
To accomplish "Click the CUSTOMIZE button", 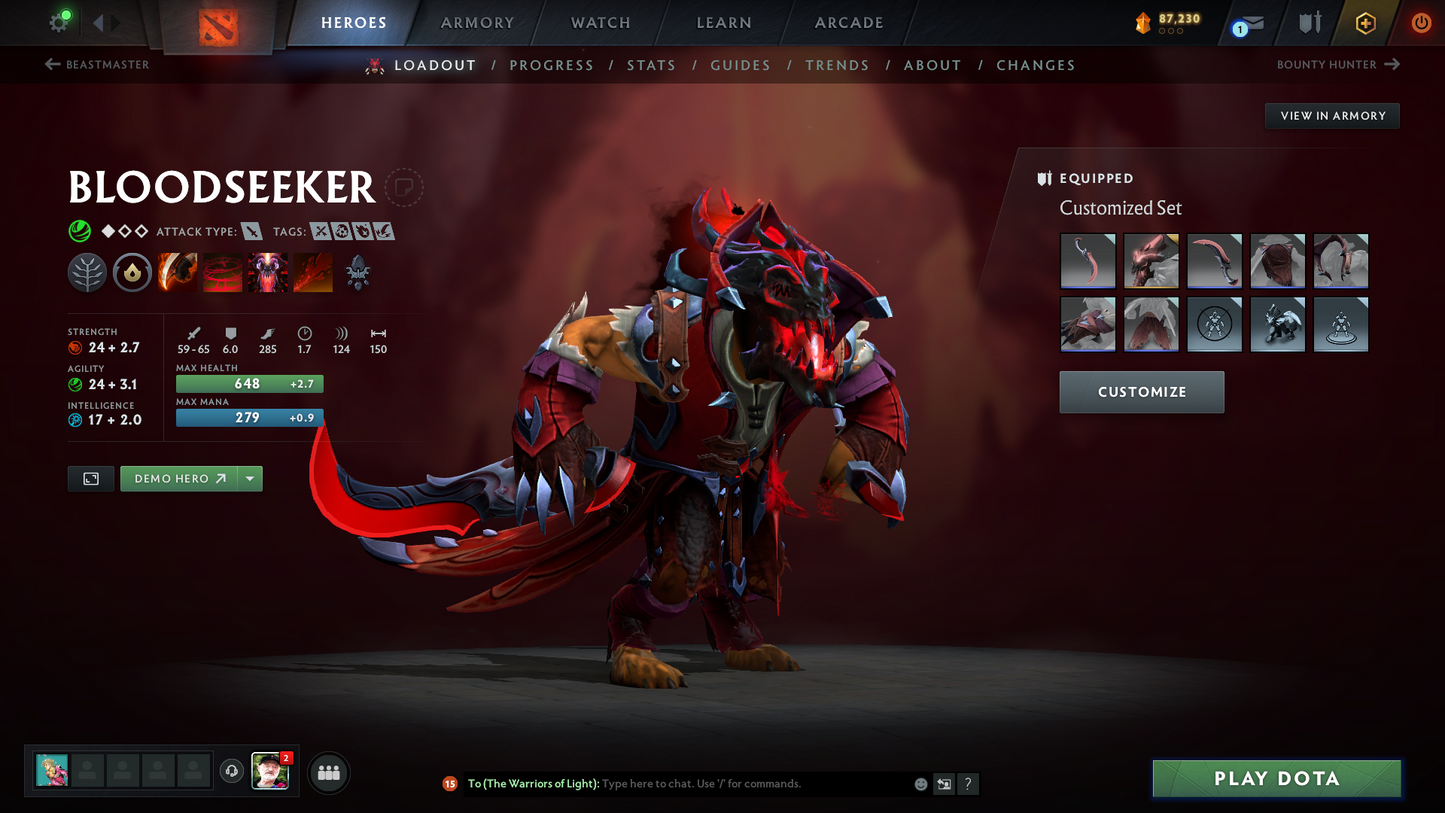I will click(1141, 392).
